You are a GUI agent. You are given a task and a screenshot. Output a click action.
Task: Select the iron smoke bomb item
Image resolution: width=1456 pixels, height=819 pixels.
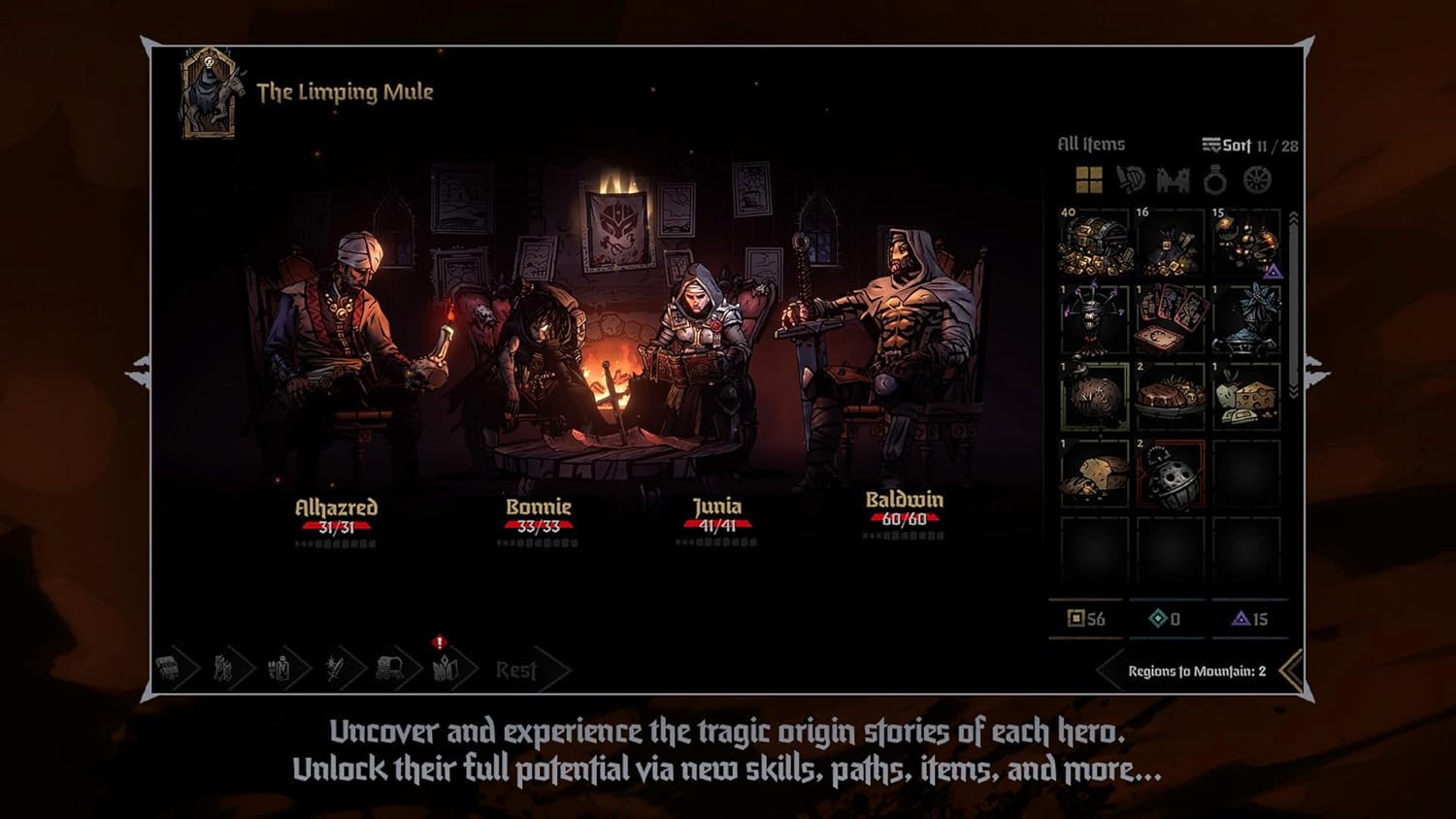tap(1171, 474)
